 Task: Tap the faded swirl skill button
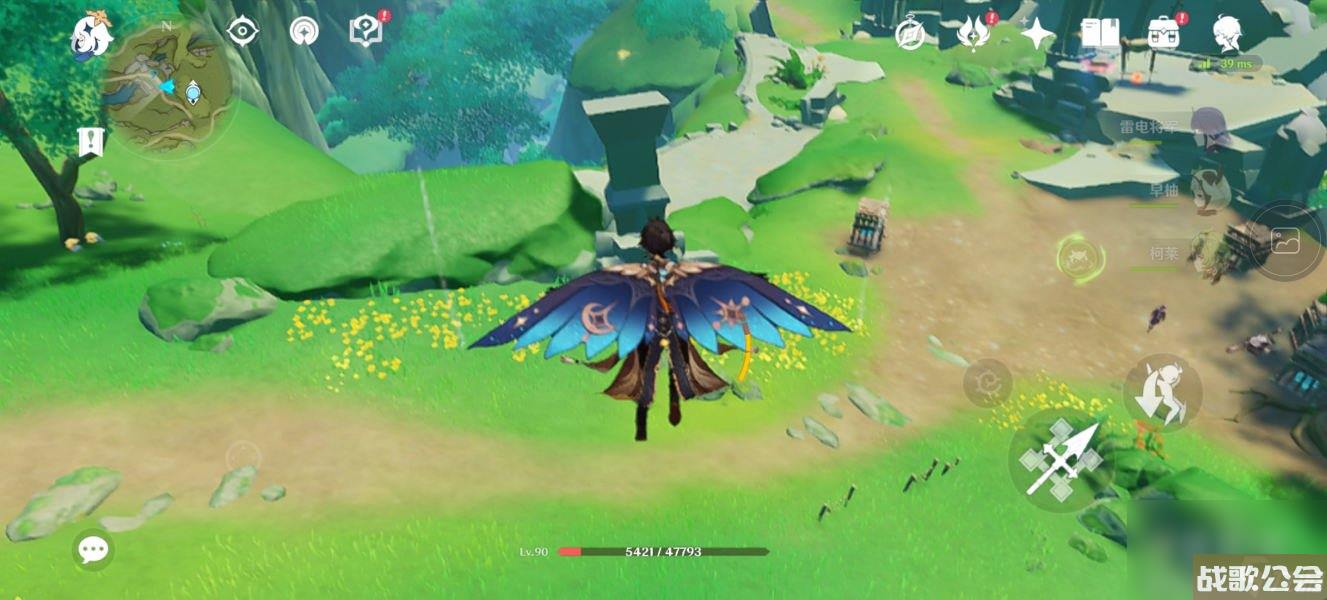[987, 383]
